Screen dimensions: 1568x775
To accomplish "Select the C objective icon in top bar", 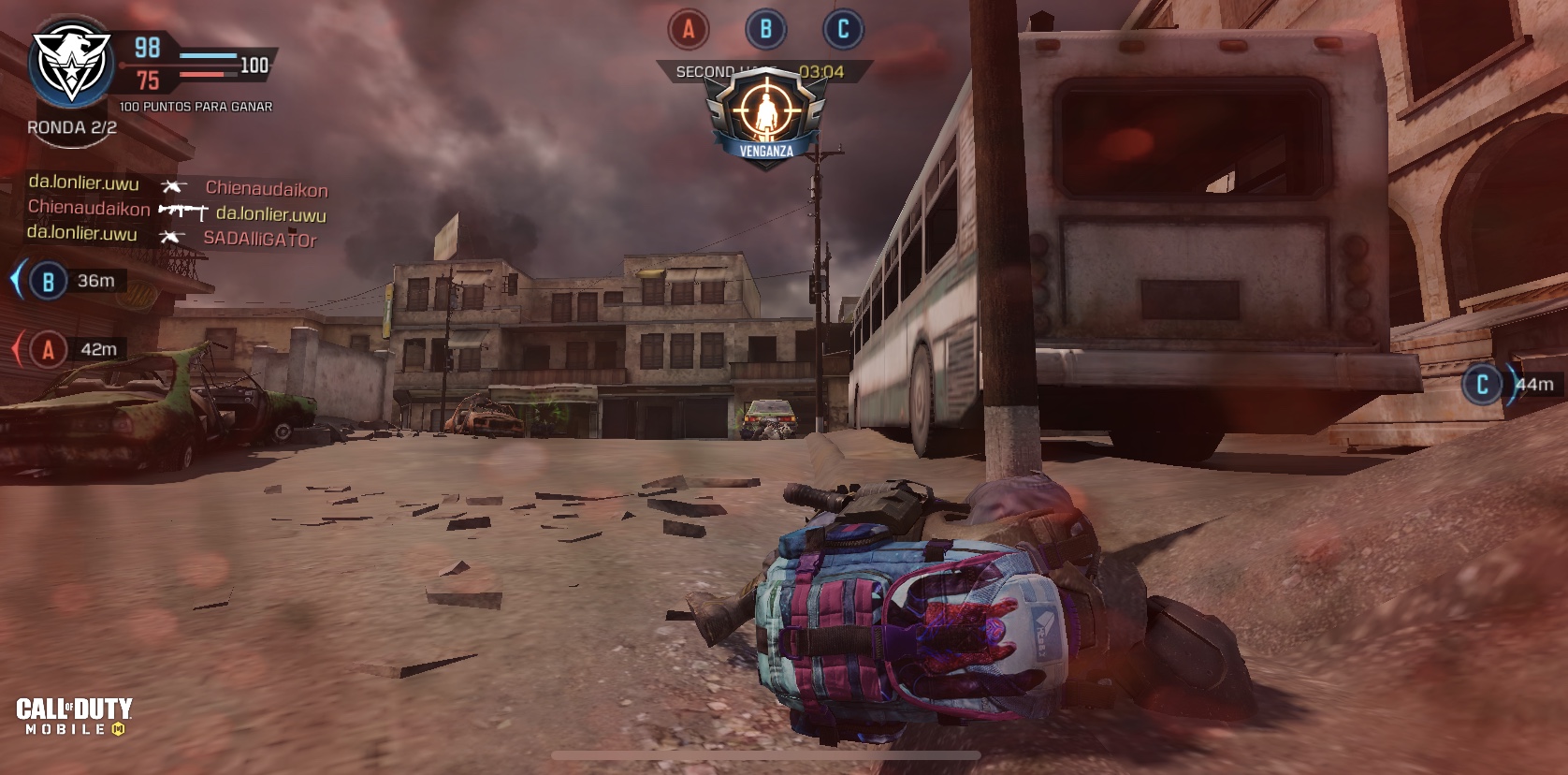I will click(x=842, y=30).
